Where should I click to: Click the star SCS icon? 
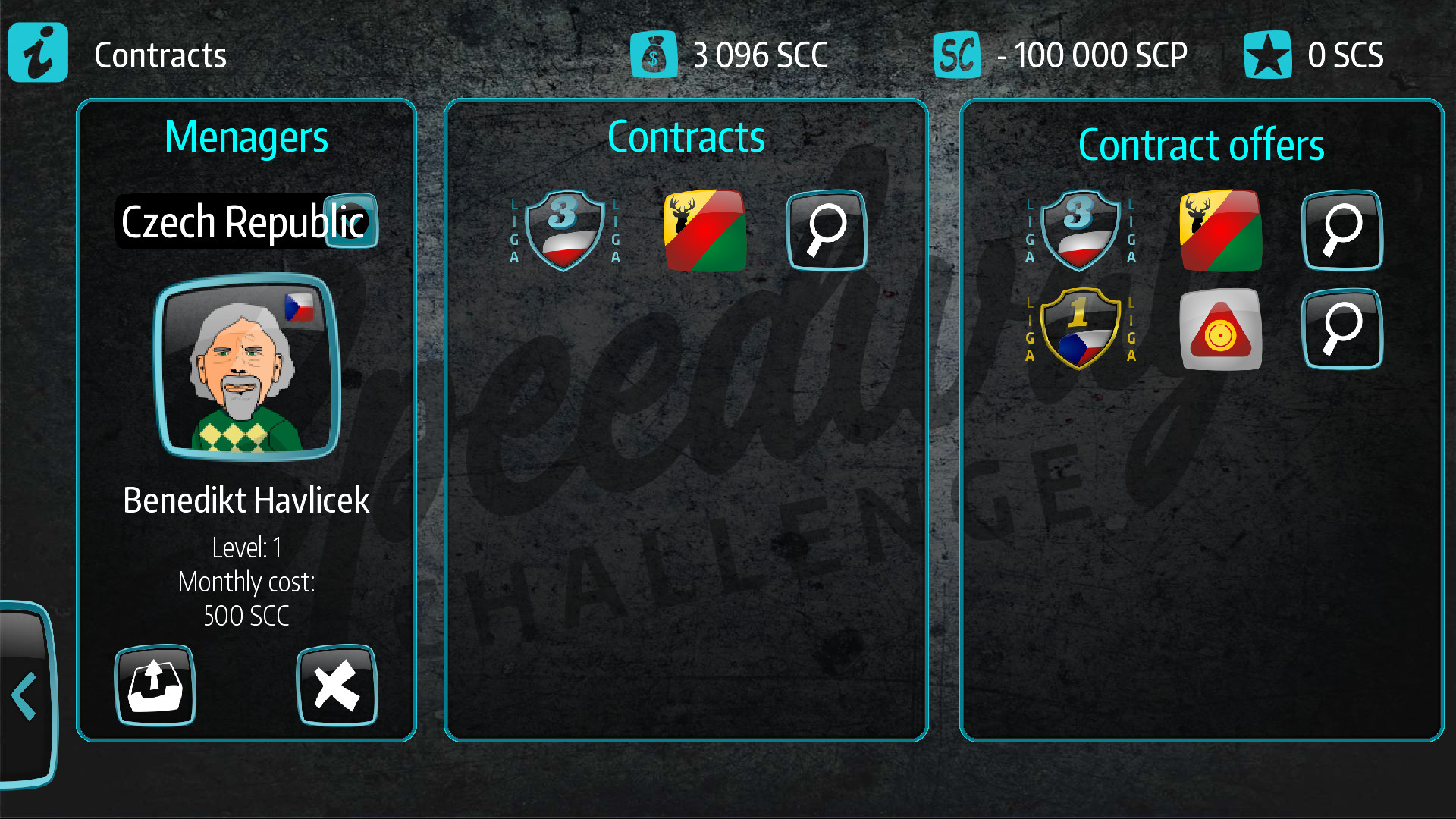tap(1267, 54)
